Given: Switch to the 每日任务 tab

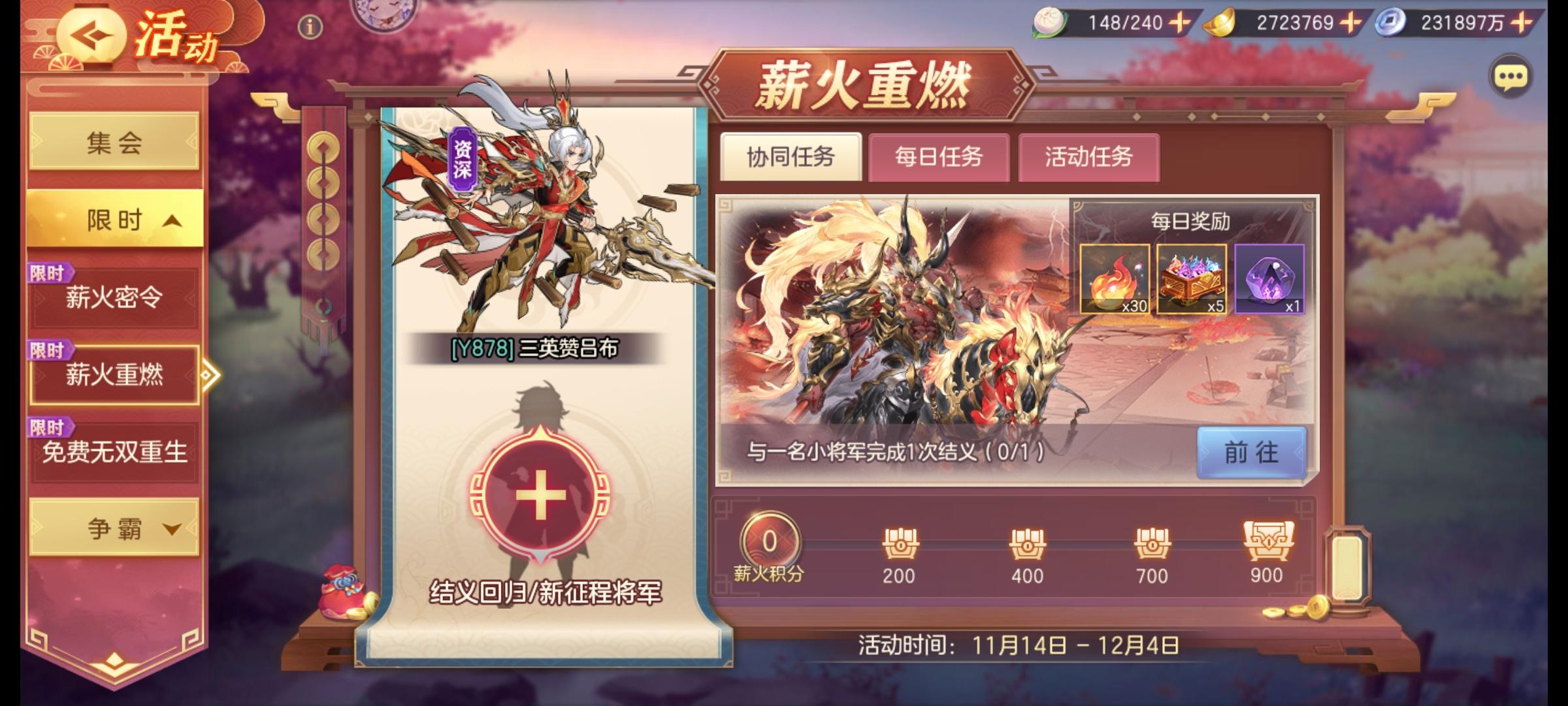Looking at the screenshot, I should [x=941, y=158].
